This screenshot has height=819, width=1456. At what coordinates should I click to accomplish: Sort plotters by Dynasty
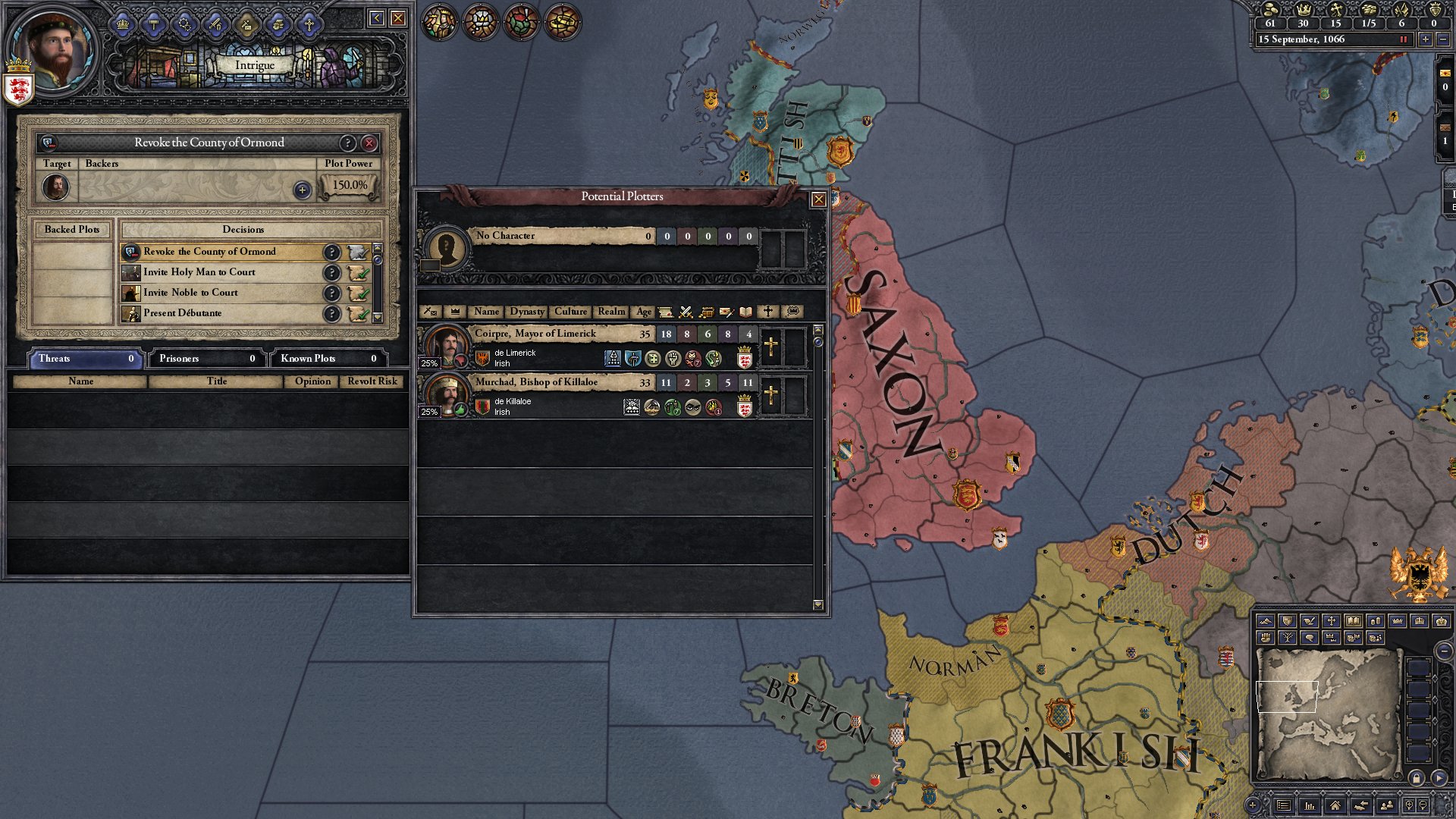[526, 312]
